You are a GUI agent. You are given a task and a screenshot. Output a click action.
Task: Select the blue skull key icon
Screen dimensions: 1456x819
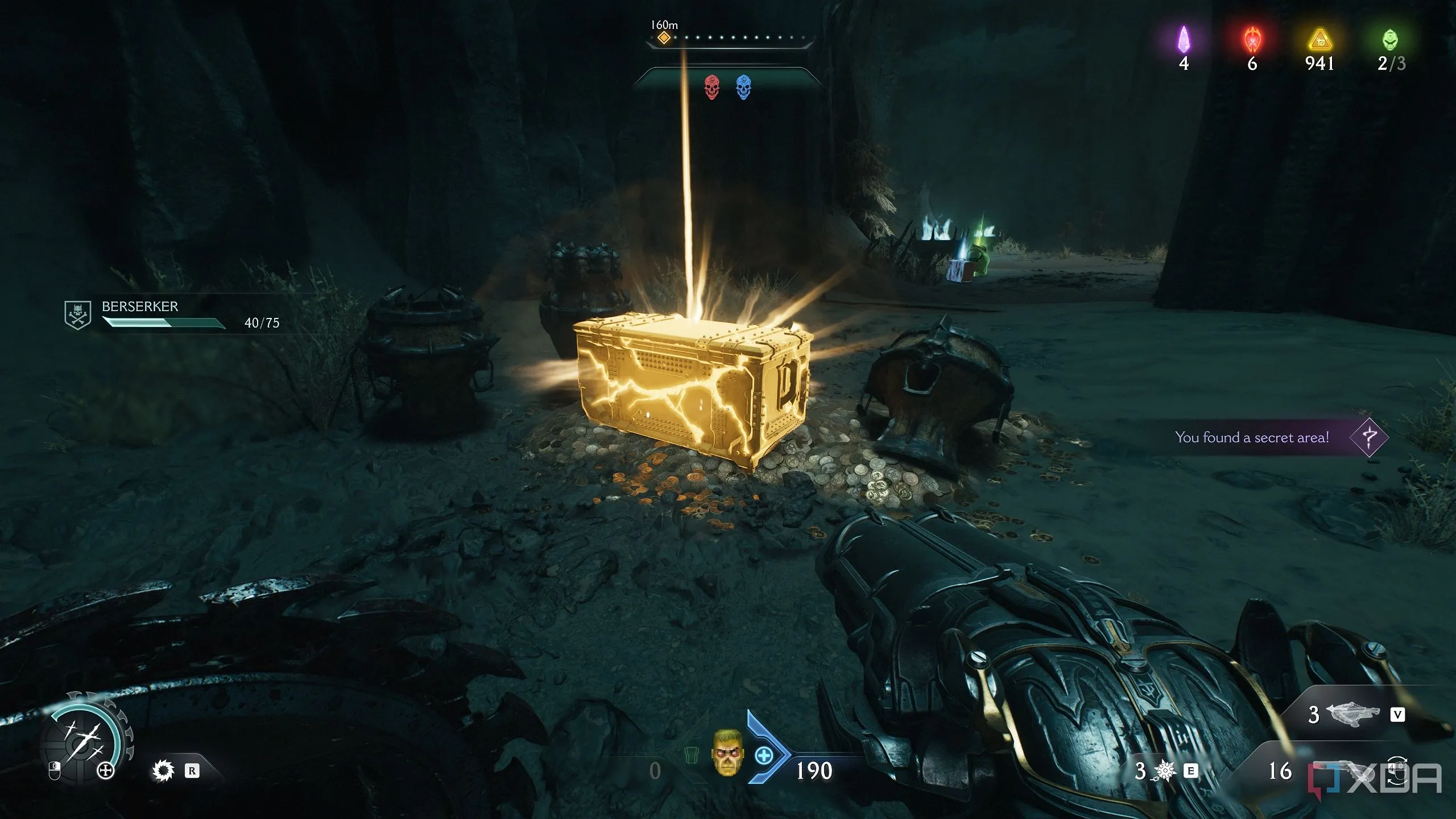tap(743, 87)
